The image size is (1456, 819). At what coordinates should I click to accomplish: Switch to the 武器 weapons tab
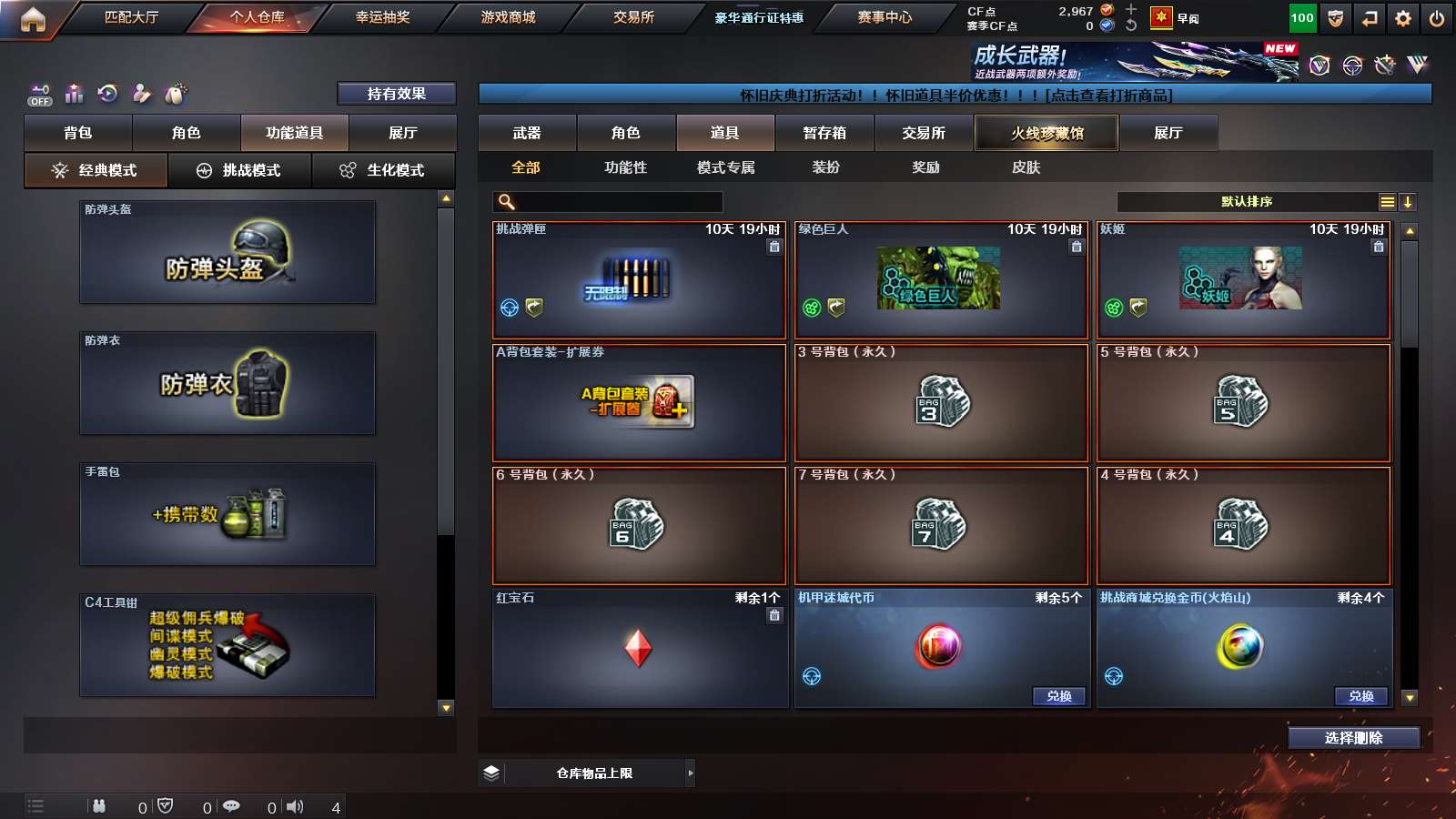527,133
